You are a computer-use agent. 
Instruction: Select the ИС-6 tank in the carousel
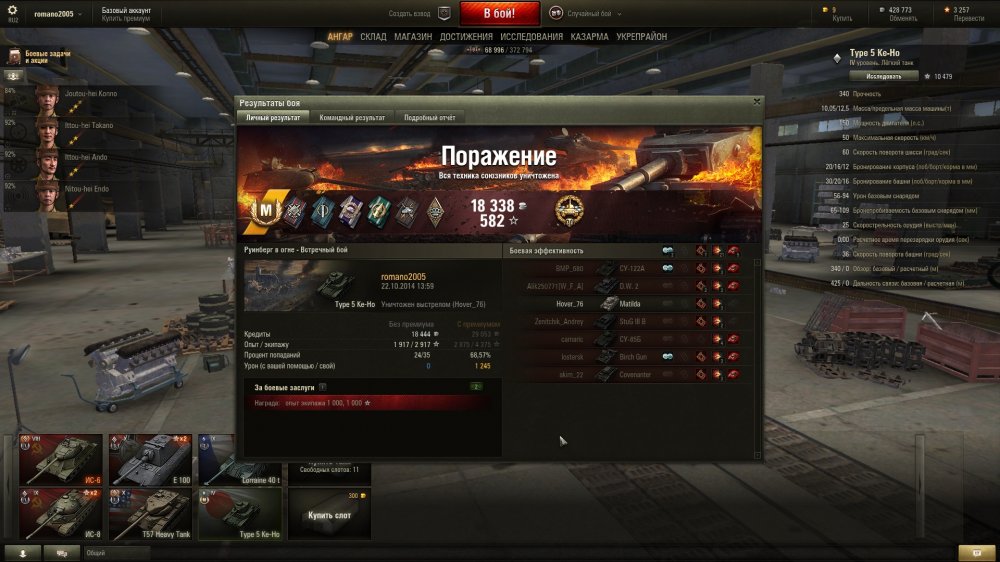point(60,459)
